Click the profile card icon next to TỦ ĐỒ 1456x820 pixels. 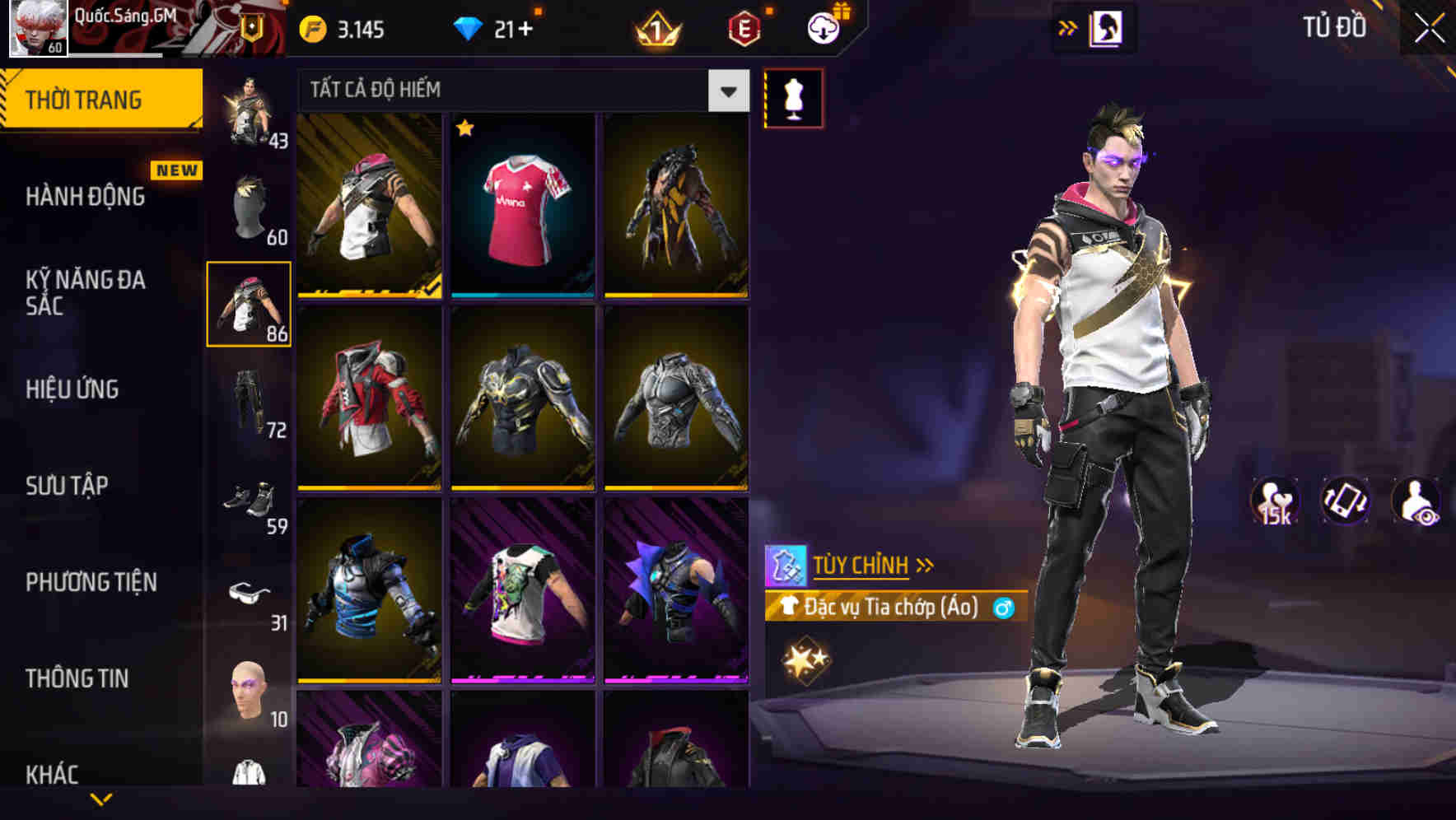click(x=1108, y=27)
